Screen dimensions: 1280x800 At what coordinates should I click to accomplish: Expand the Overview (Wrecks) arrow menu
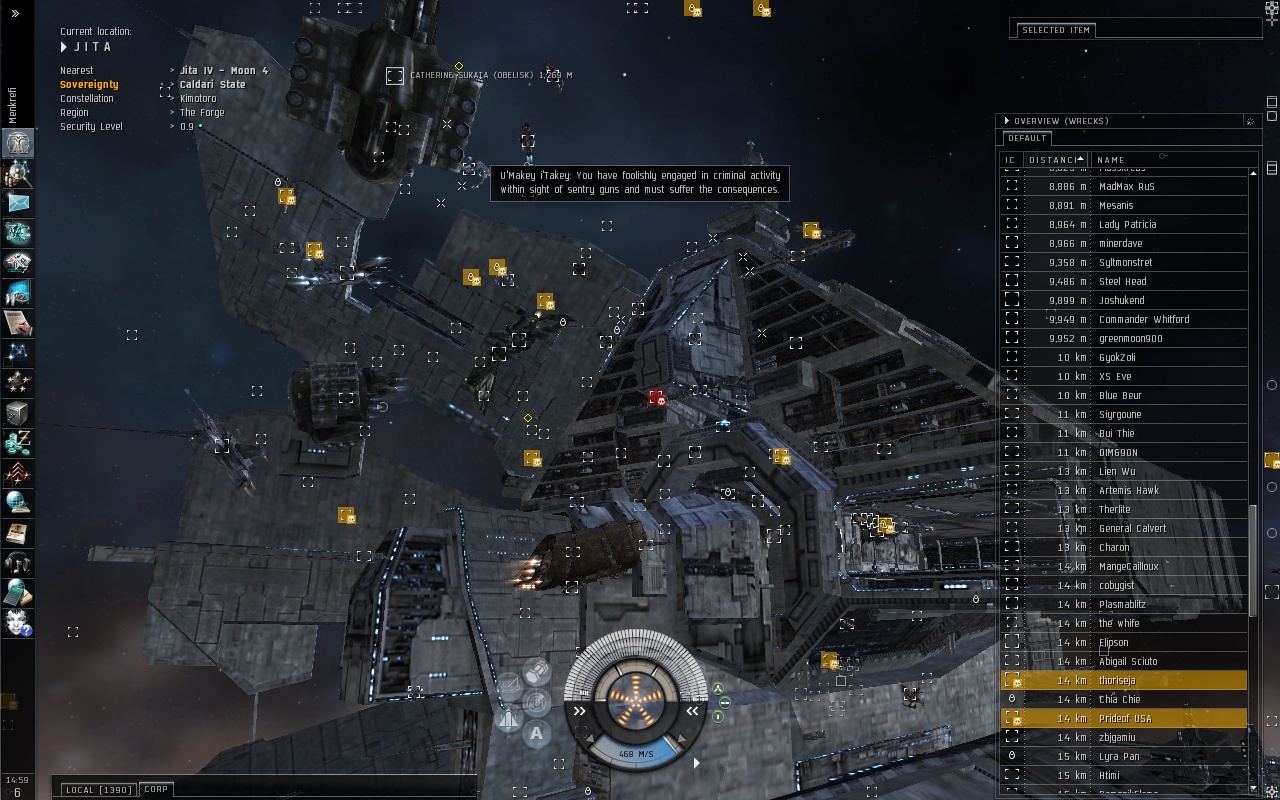[1007, 121]
